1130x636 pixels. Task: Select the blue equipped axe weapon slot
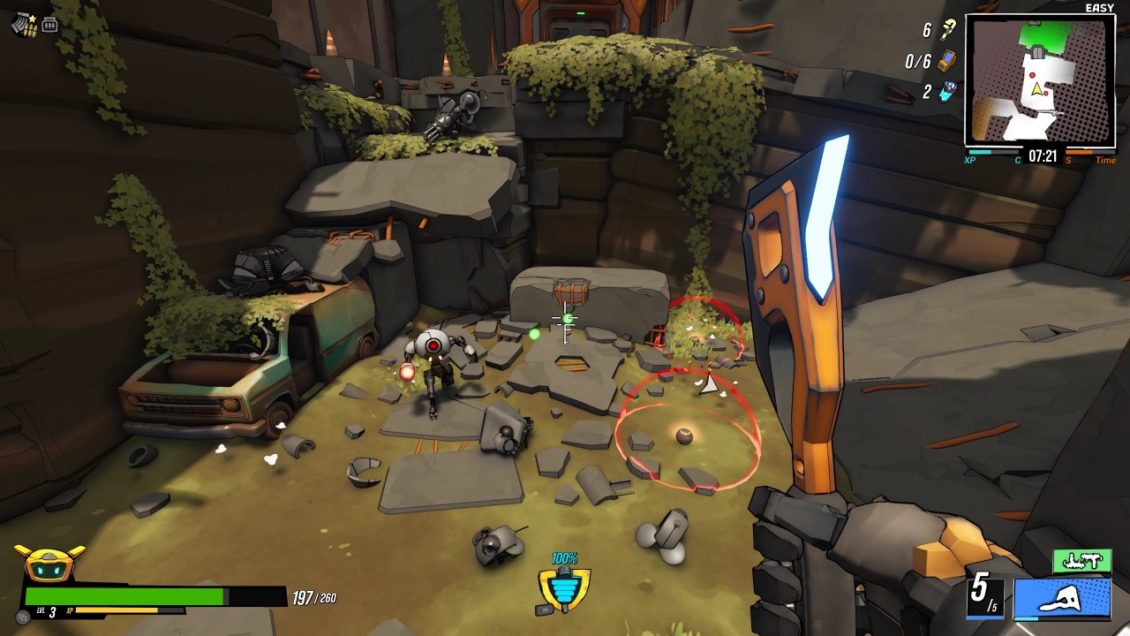[x=1061, y=599]
